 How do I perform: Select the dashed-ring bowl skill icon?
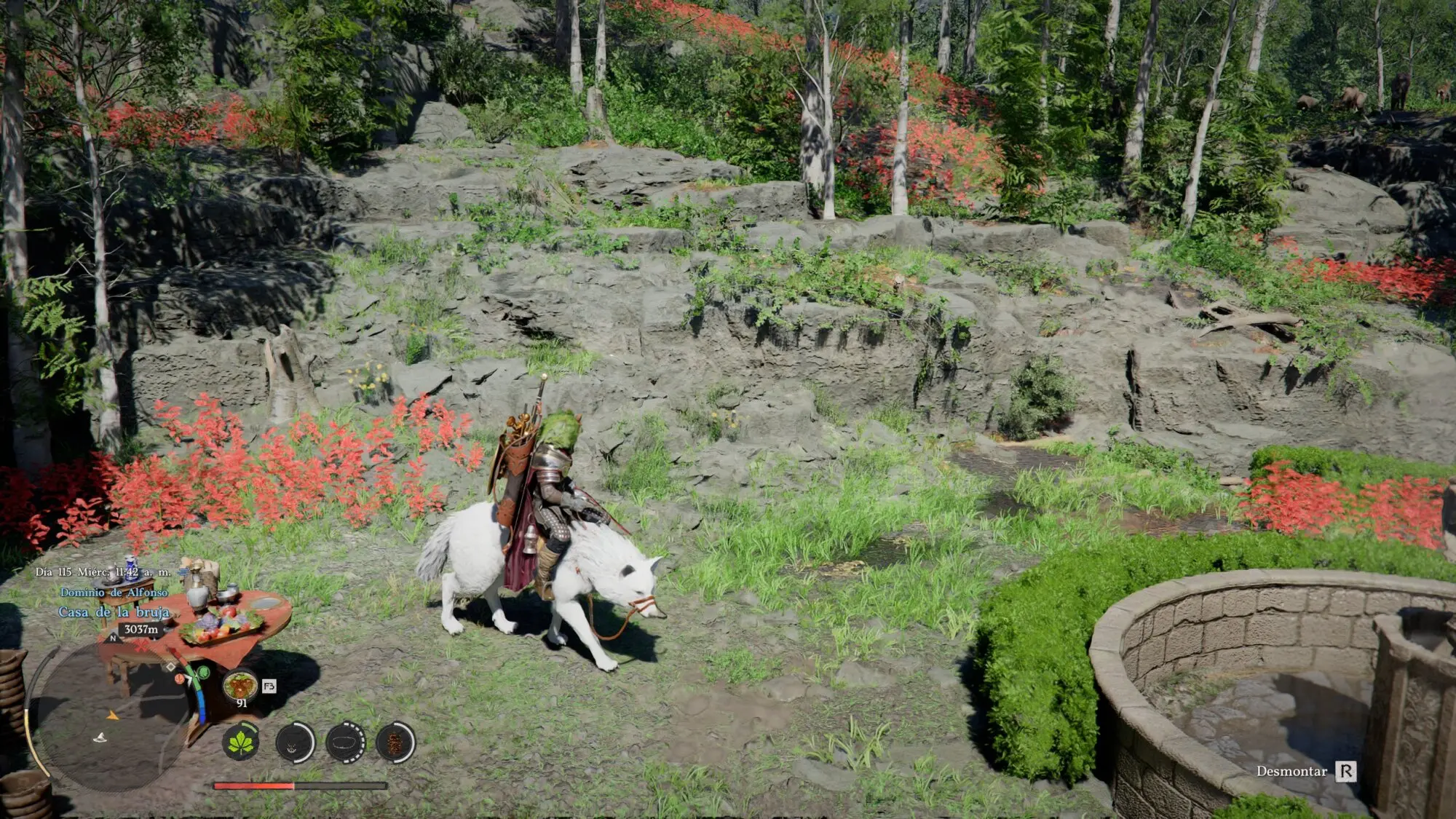pos(346,743)
